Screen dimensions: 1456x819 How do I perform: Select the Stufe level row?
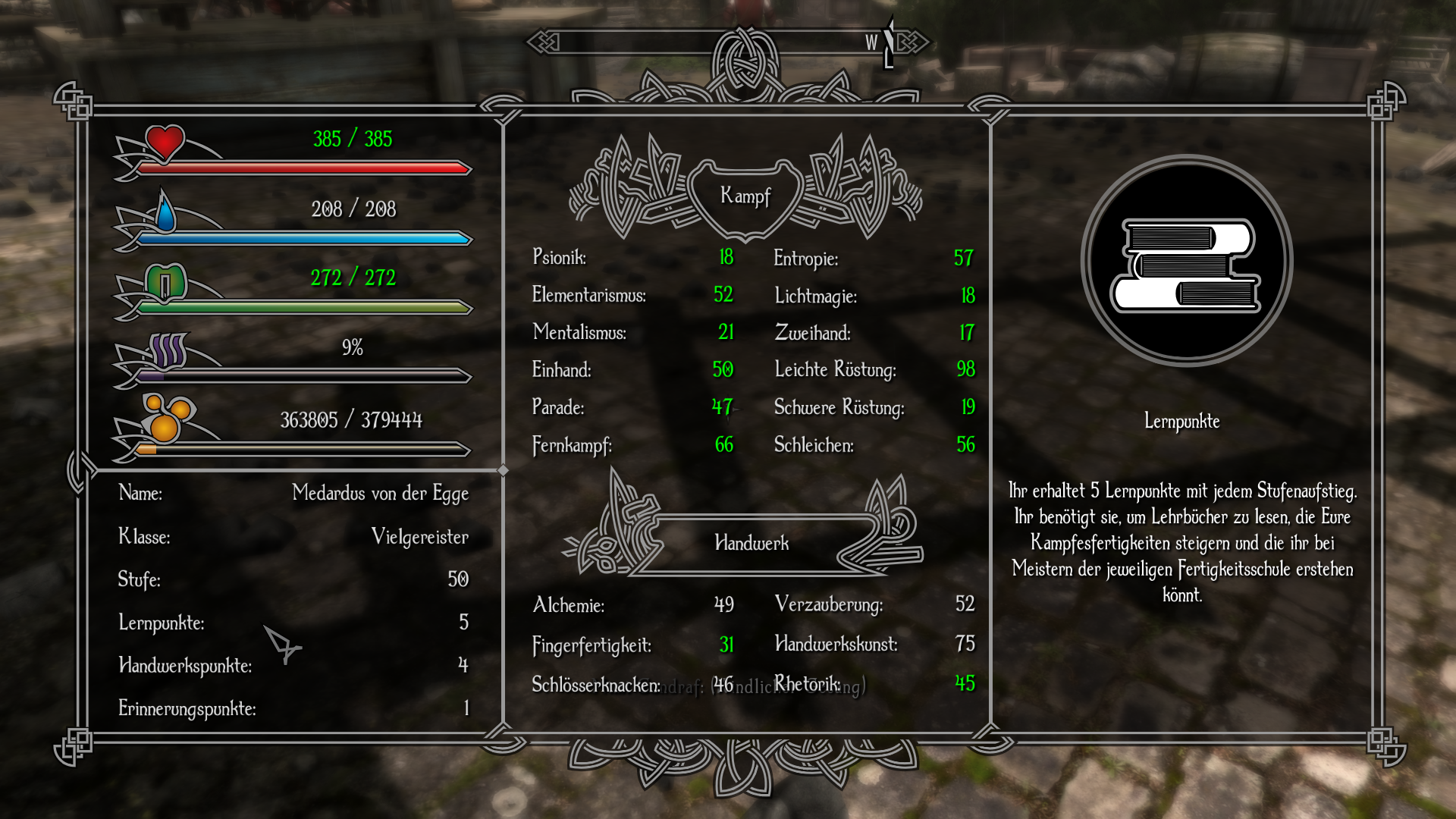(293, 579)
